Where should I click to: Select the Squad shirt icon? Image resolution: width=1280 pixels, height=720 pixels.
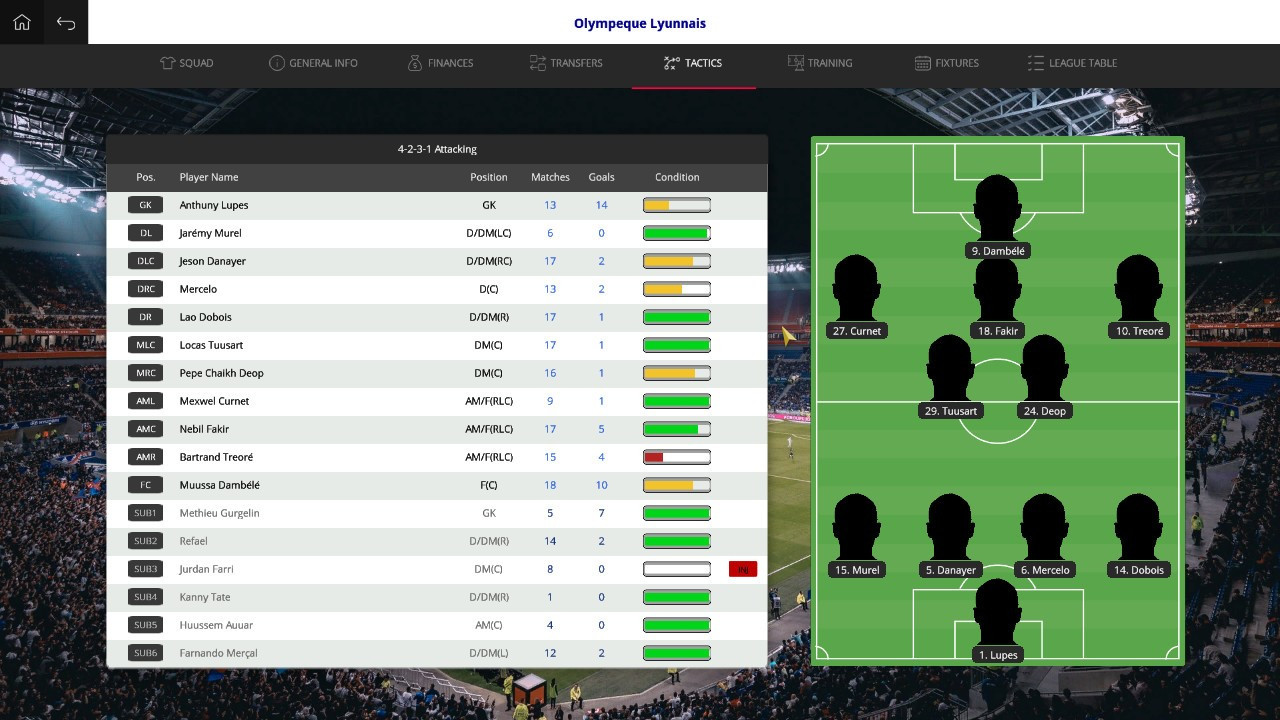point(167,62)
